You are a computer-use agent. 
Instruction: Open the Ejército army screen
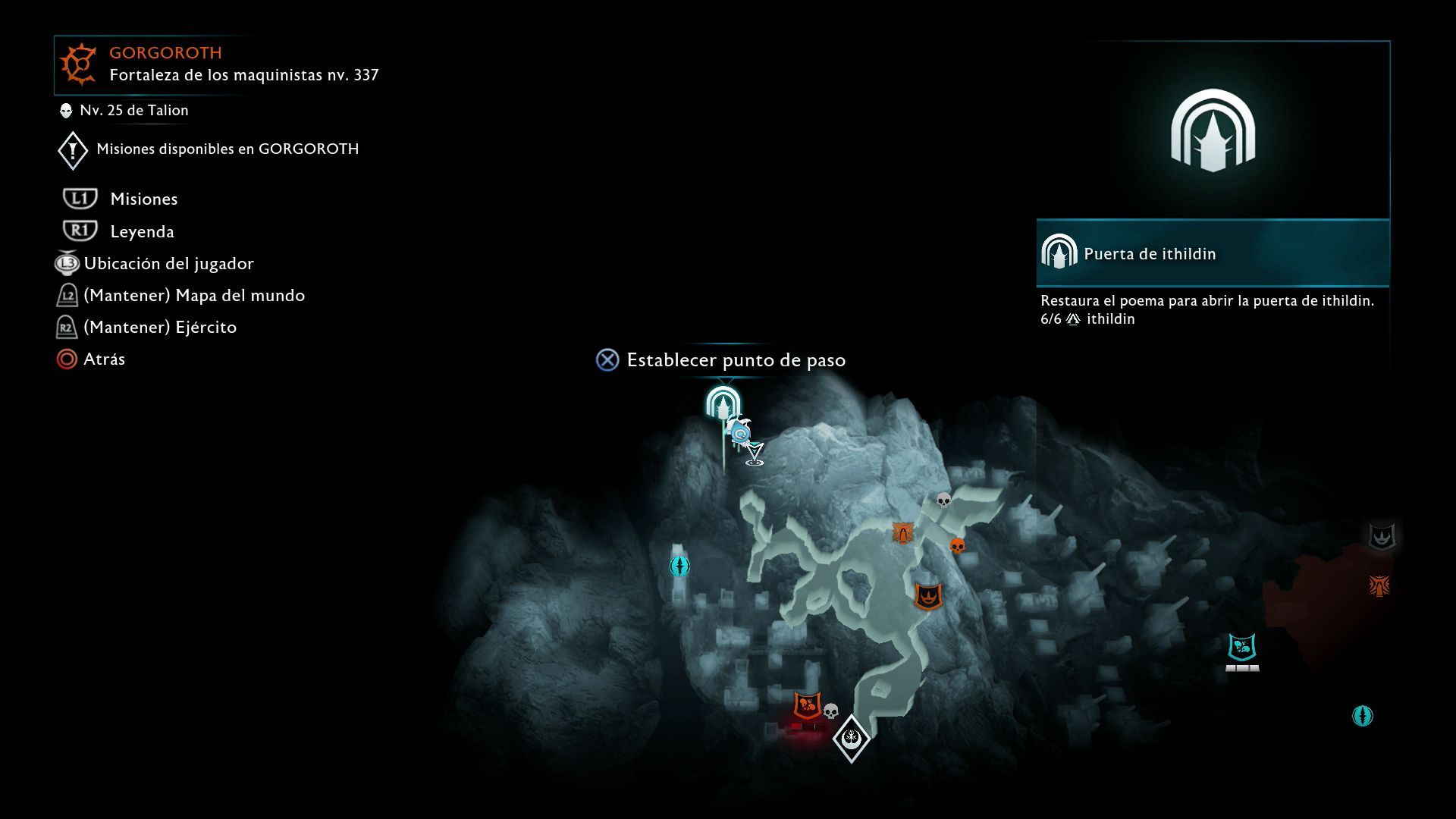(x=159, y=327)
